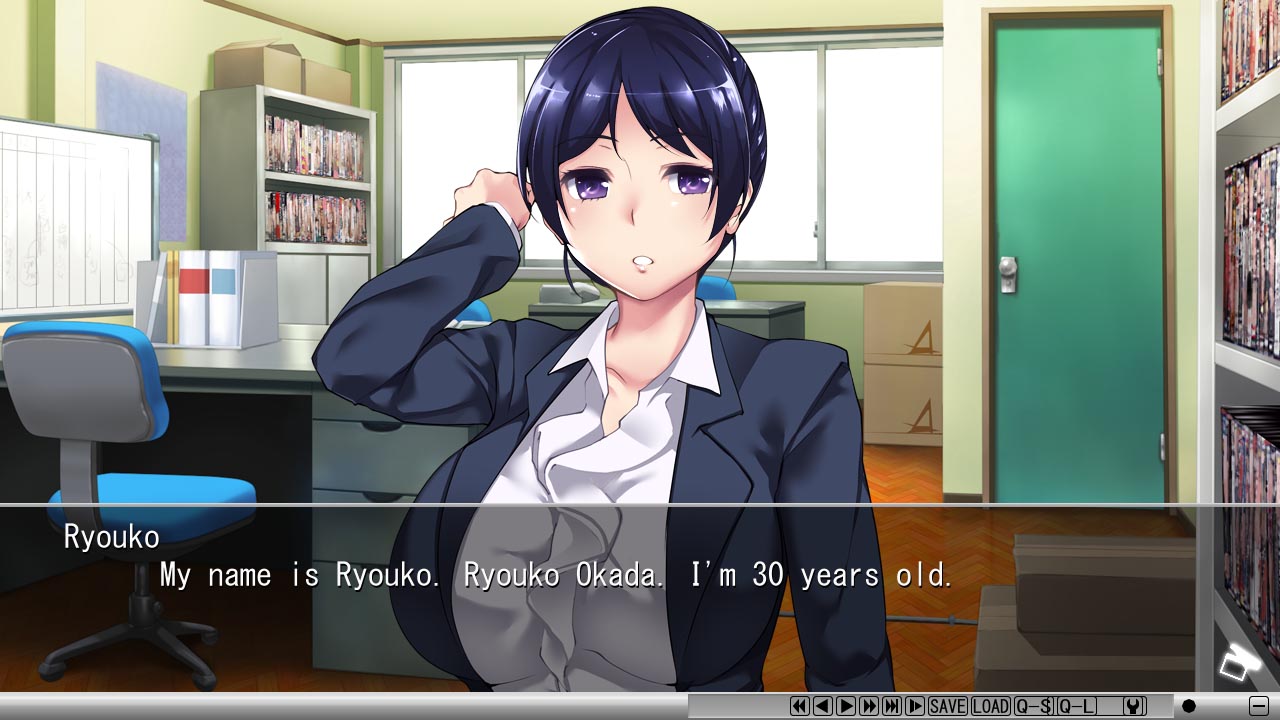Open settings with the wrench icon

click(1133, 706)
